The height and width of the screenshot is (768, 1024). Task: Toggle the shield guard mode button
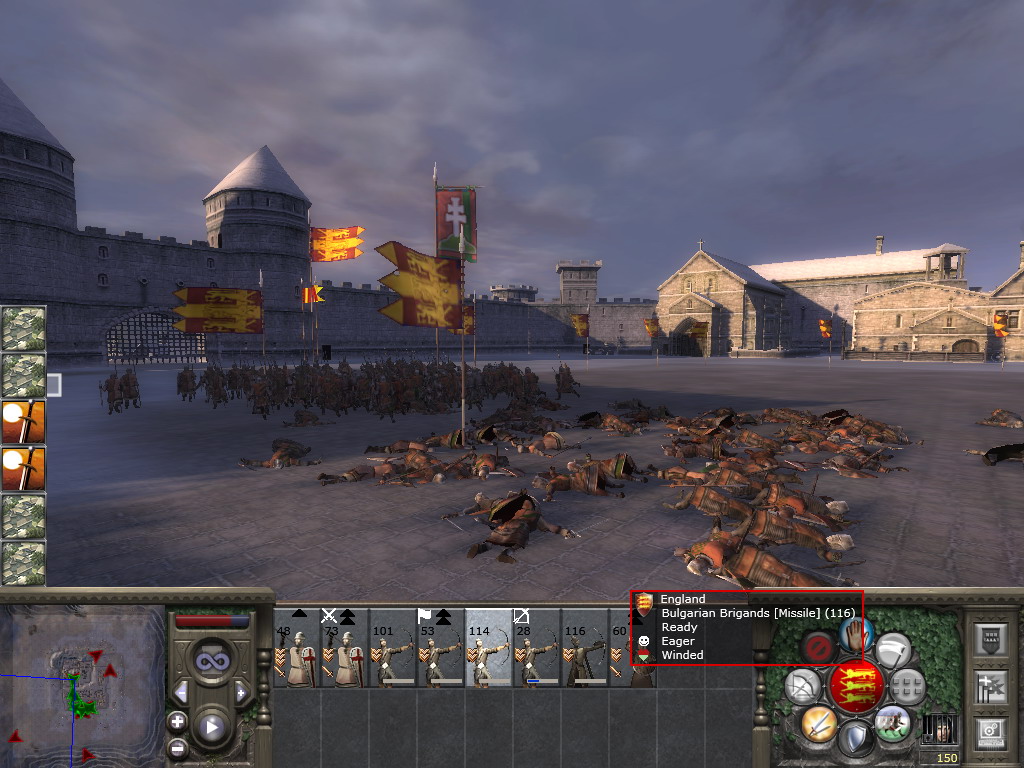pyautogui.click(x=856, y=738)
